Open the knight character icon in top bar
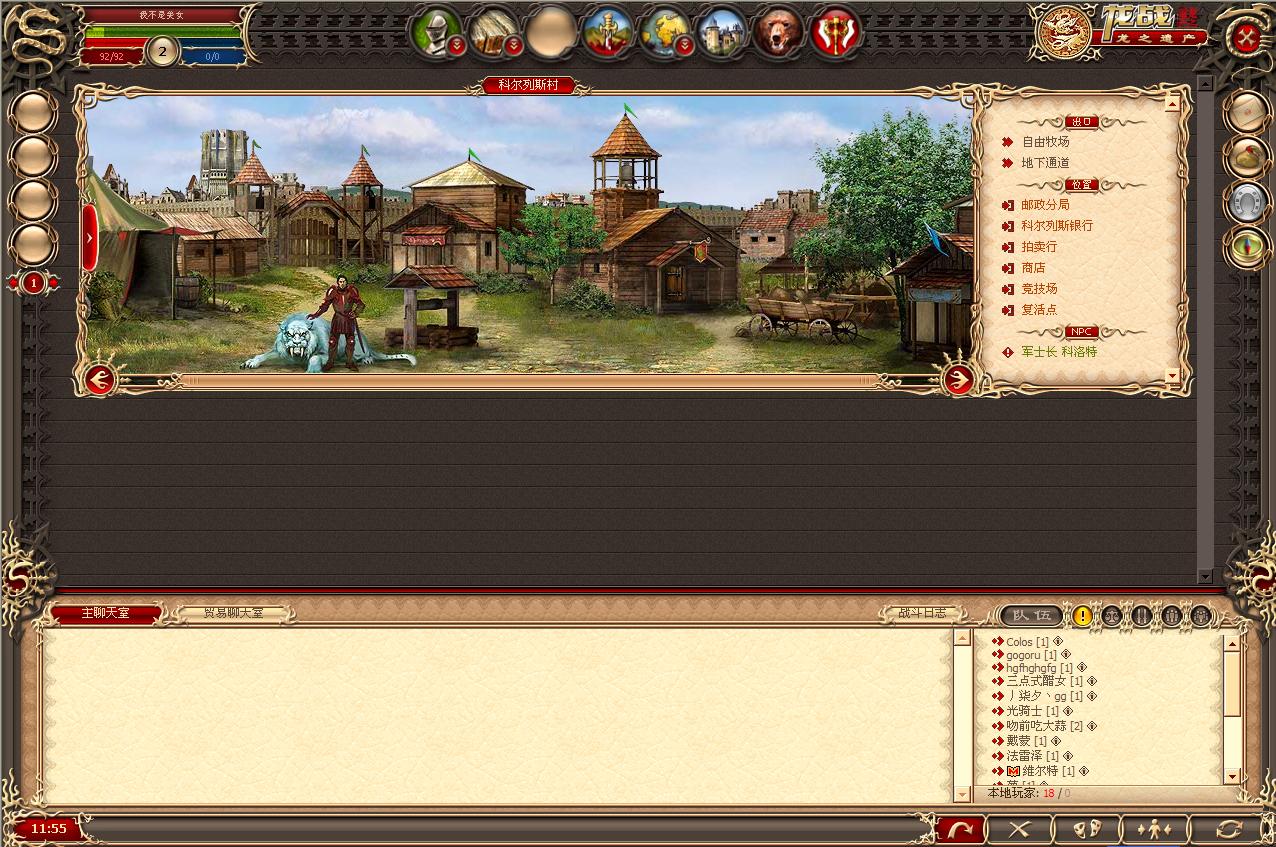 [435, 33]
